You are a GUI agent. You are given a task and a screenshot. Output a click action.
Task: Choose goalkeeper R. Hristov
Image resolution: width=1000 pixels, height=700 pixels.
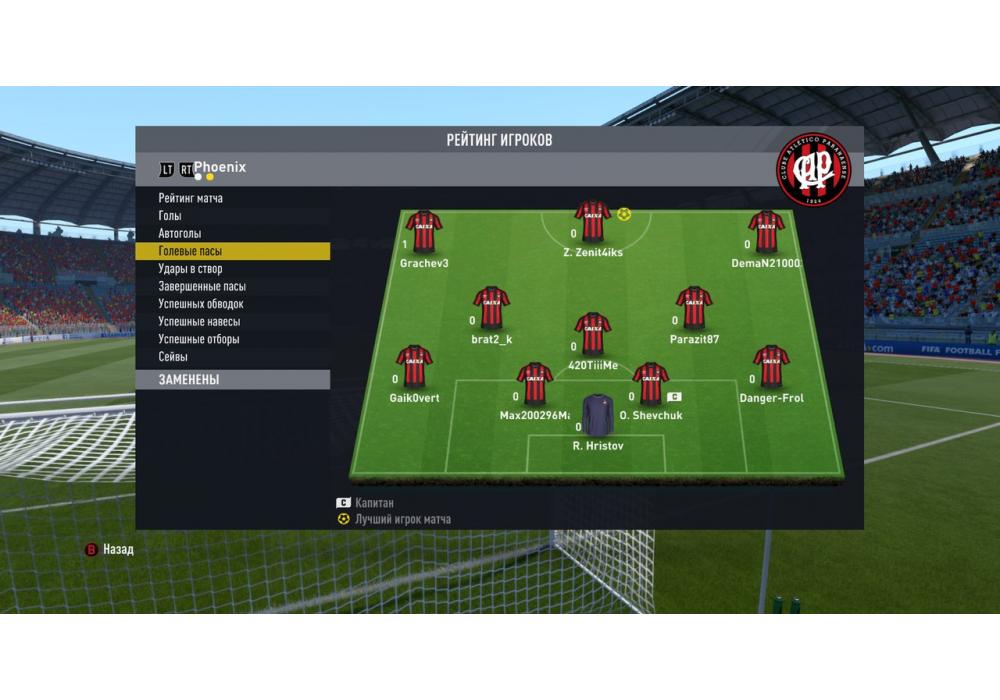click(598, 416)
